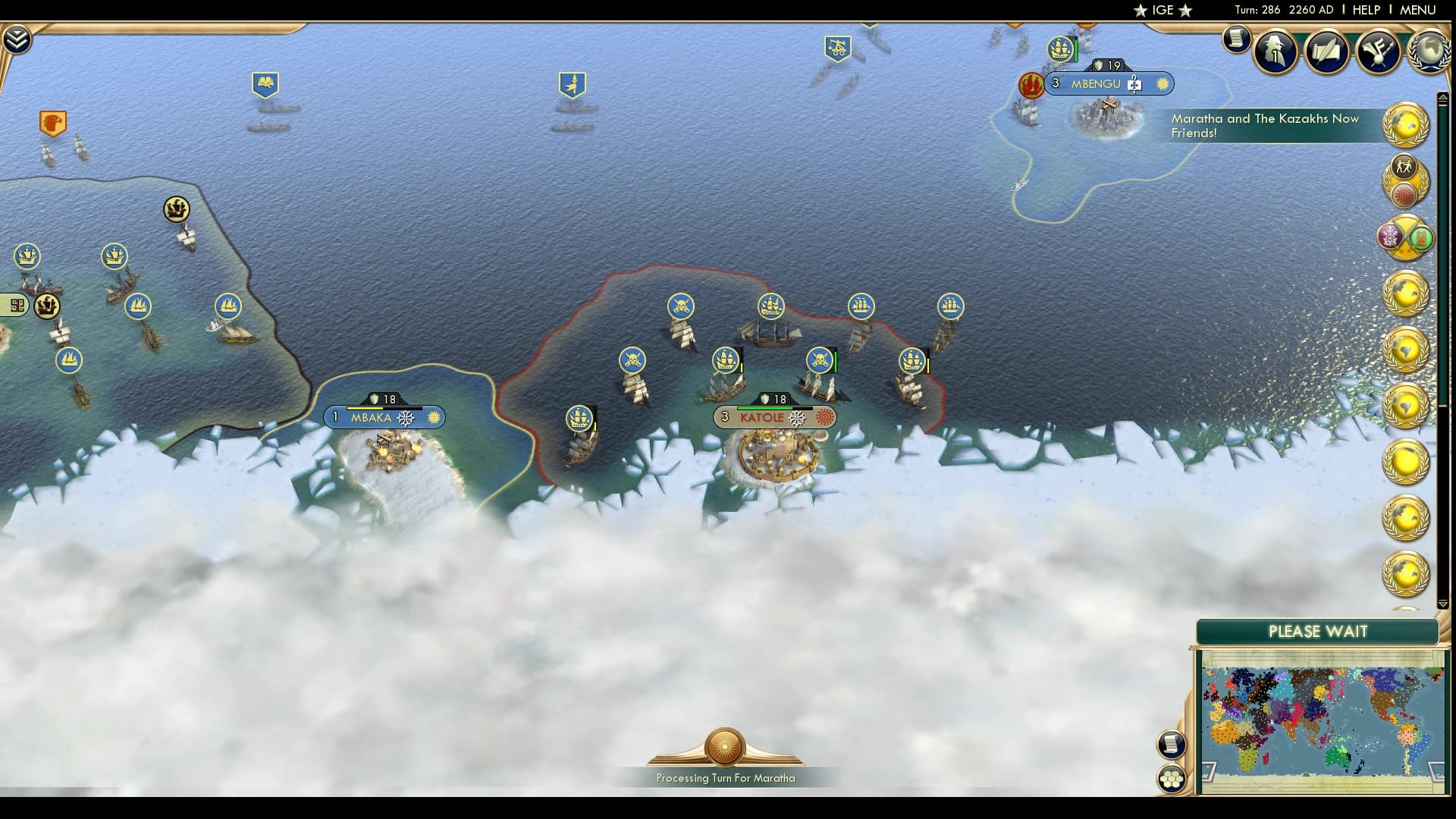Viewport: 1456px width, 819px height.
Task: Click the up arrow on the right scrollbar
Action: 1443,96
